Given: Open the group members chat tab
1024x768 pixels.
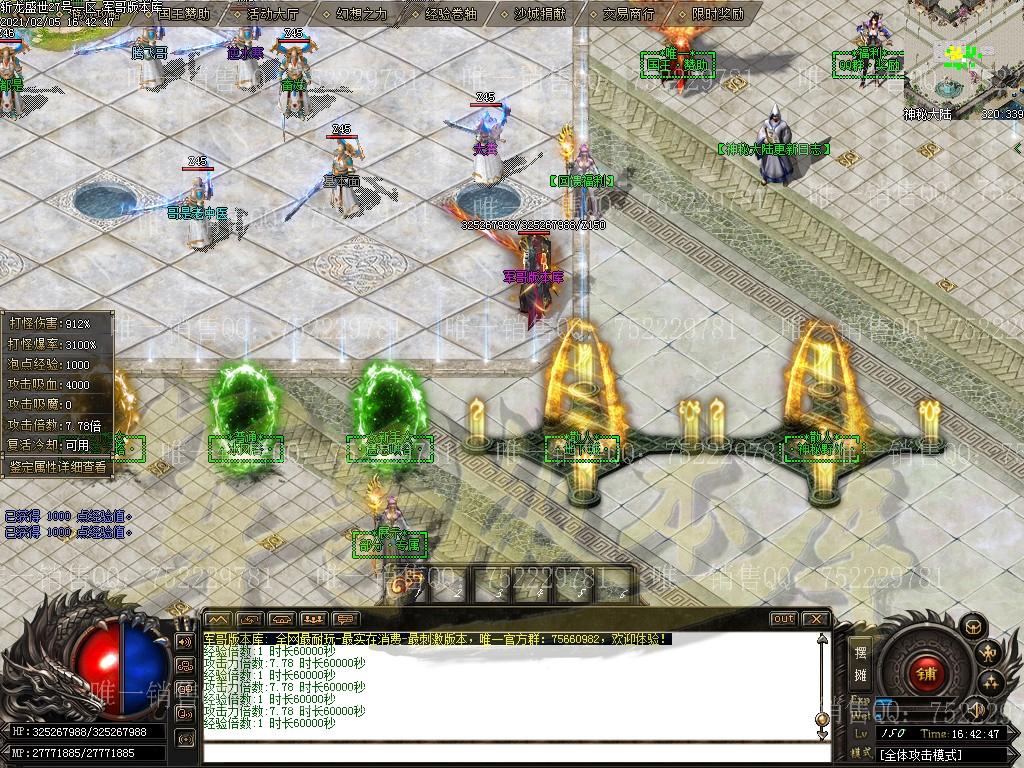Looking at the screenshot, I should pos(313,619).
